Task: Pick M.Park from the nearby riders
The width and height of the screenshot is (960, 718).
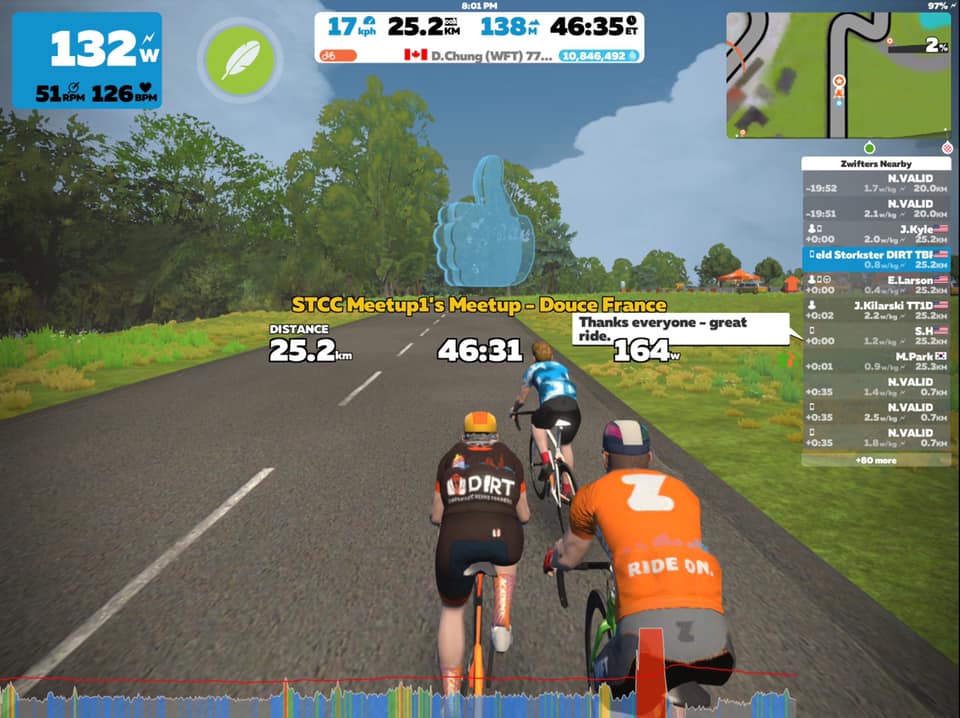Action: pyautogui.click(x=876, y=361)
